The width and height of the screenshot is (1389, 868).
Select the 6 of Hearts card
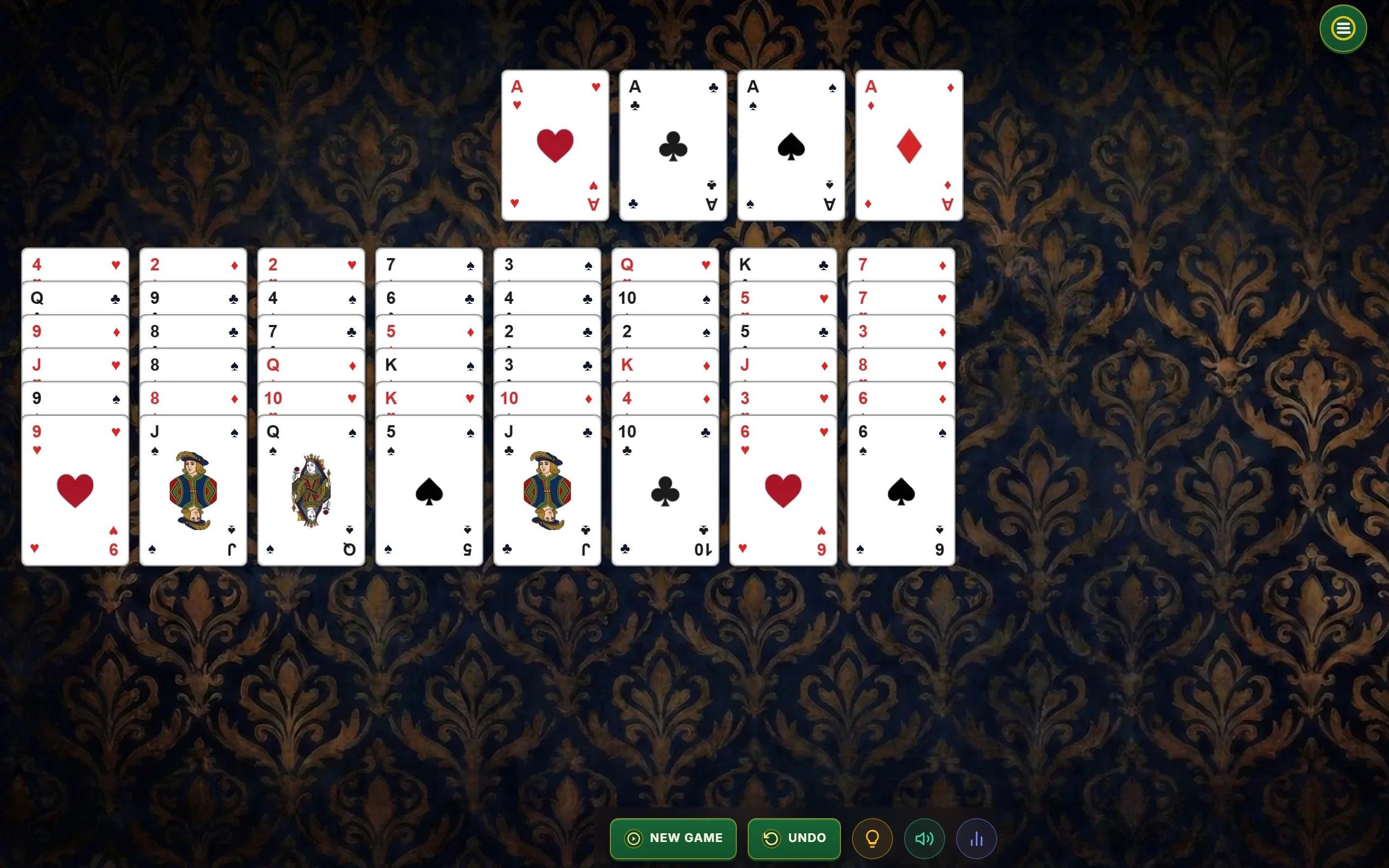(782, 491)
